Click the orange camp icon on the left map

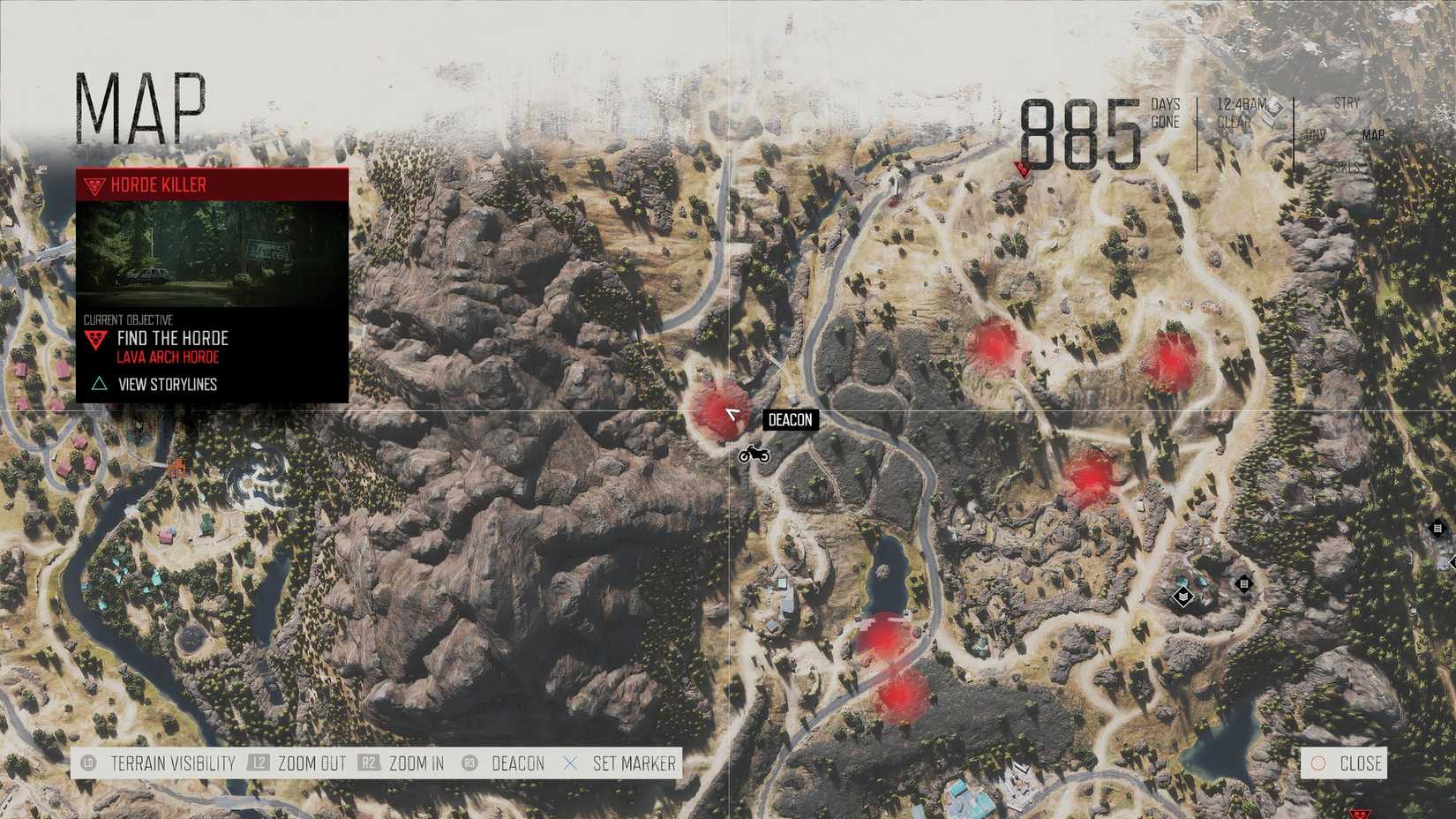coord(176,465)
